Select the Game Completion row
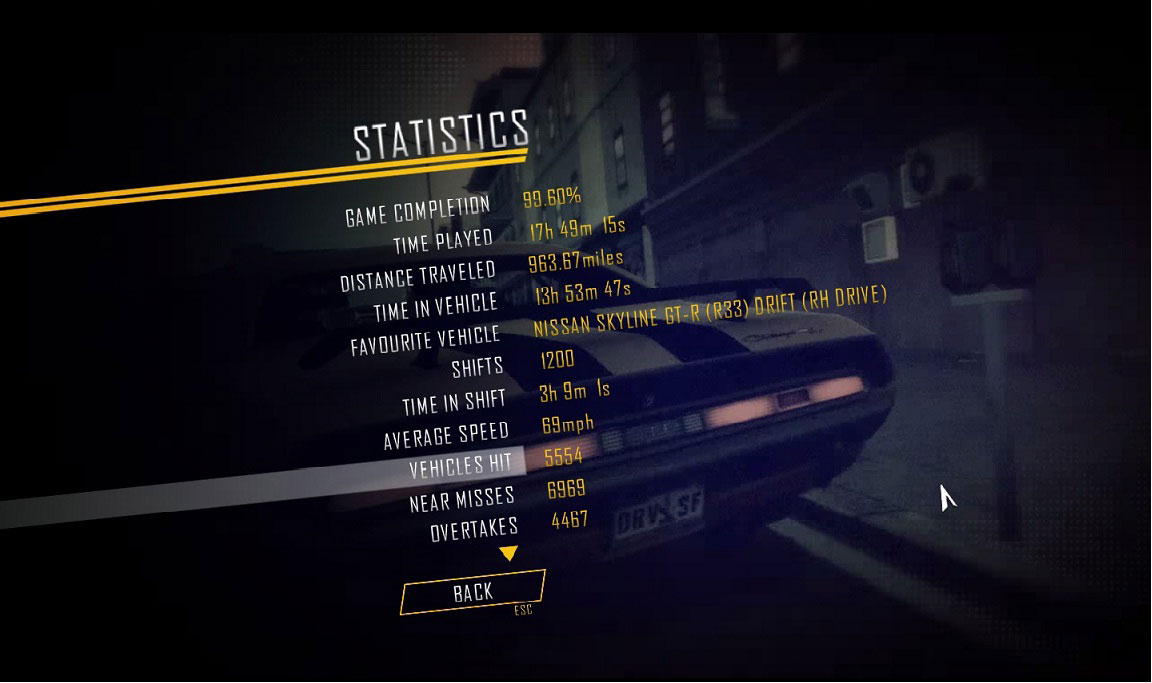The height and width of the screenshot is (683, 1152). [x=417, y=212]
